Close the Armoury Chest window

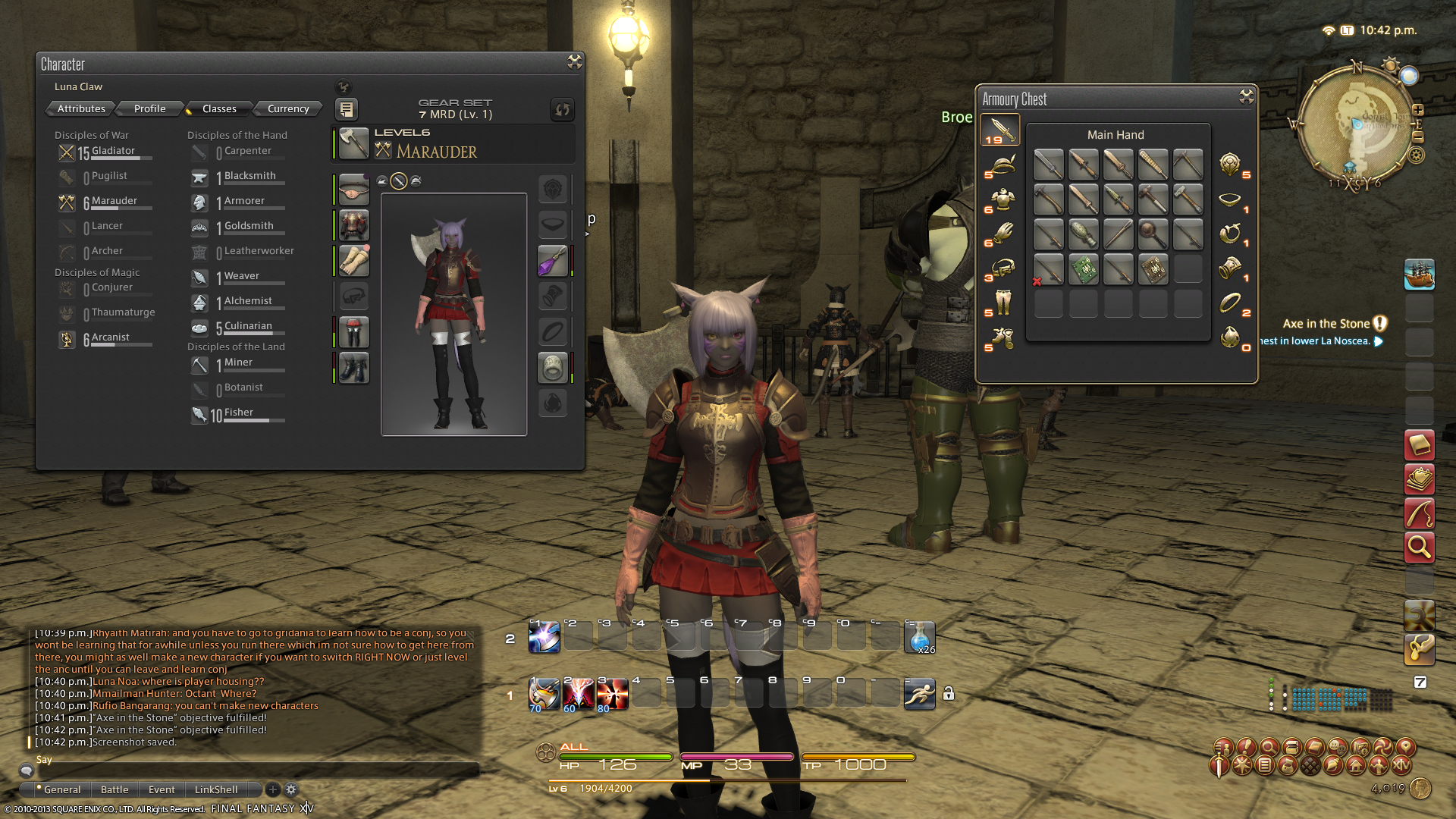tap(1247, 96)
